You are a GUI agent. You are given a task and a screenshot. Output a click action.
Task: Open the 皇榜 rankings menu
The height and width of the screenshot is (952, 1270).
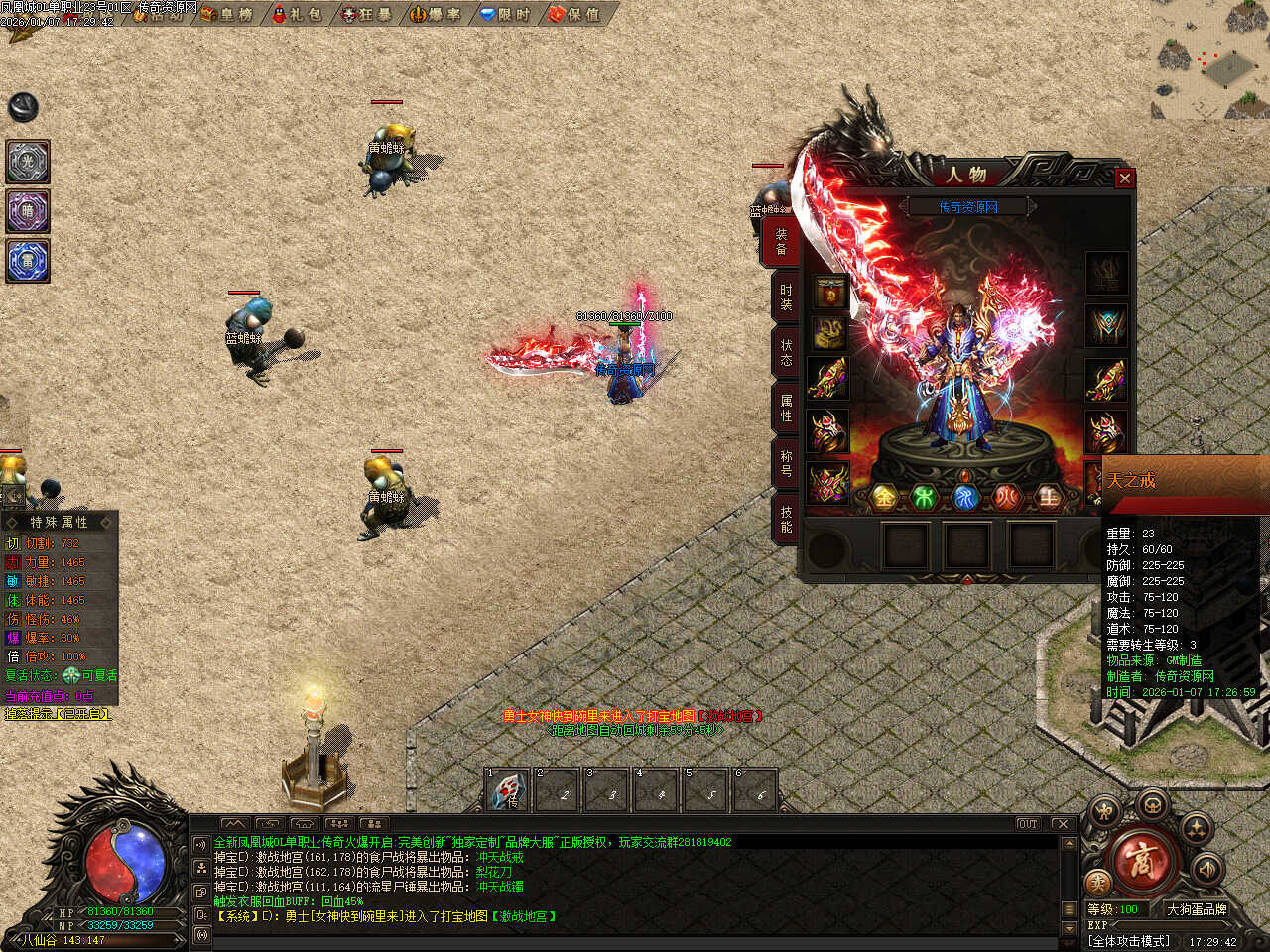[226, 14]
